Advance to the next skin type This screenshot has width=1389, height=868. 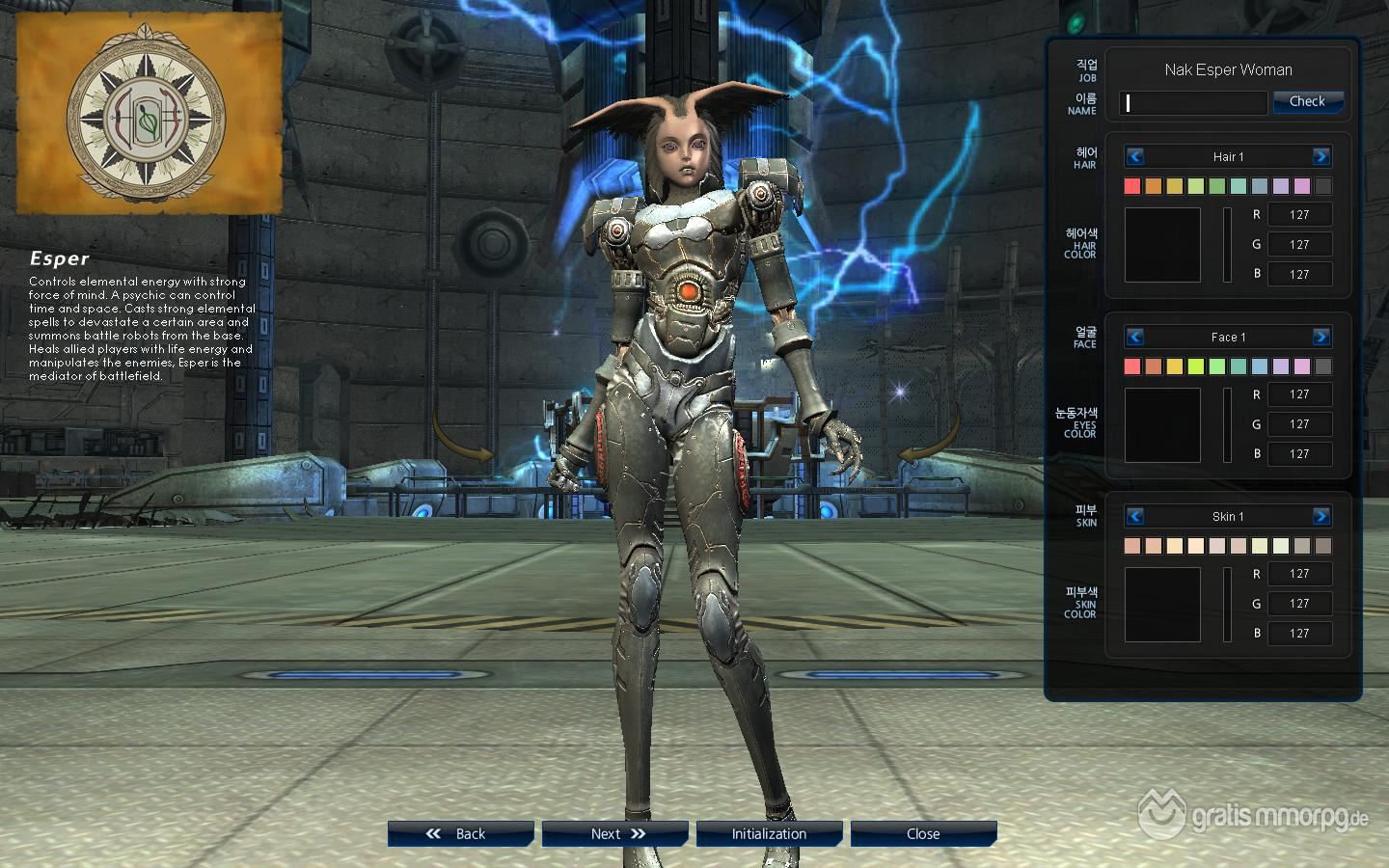click(1321, 516)
